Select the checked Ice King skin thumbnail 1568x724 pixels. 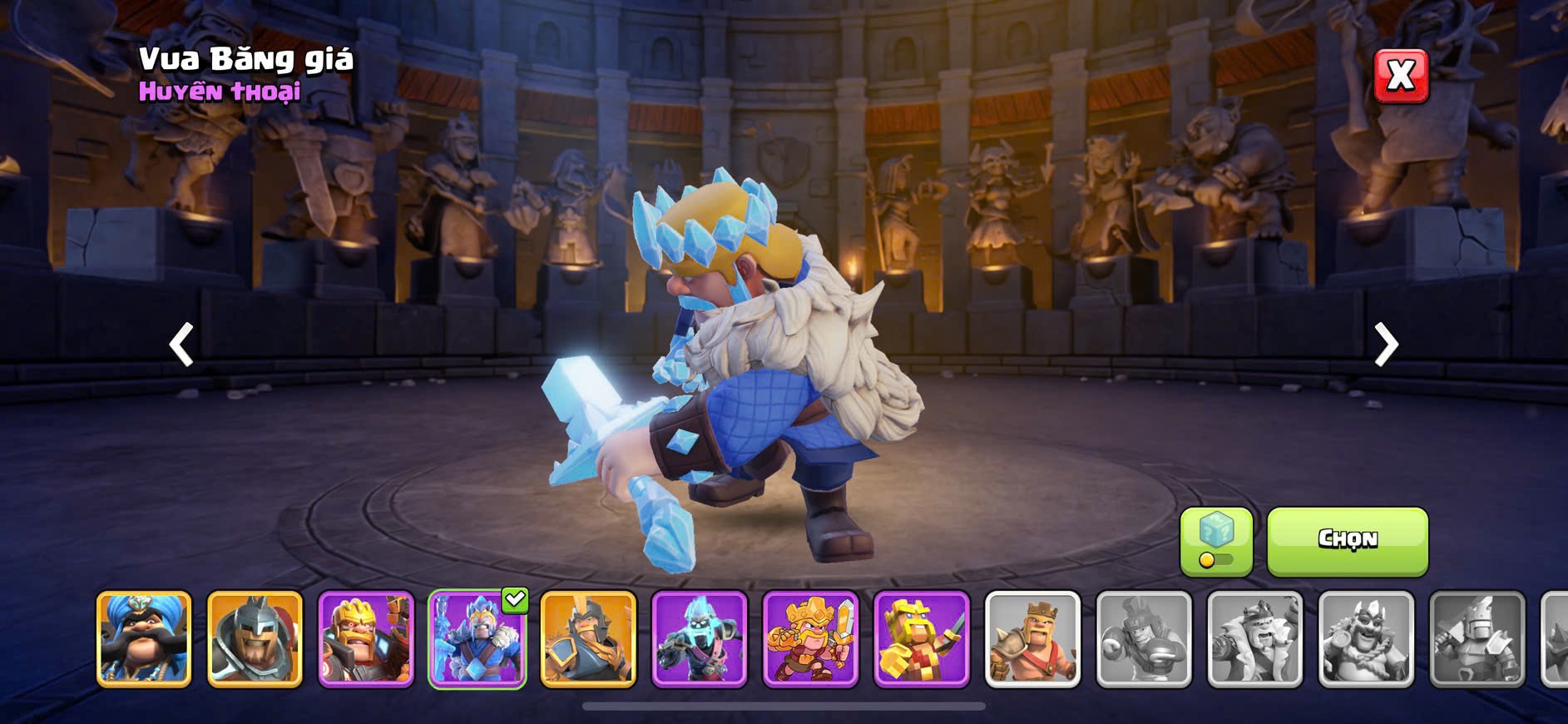click(477, 639)
